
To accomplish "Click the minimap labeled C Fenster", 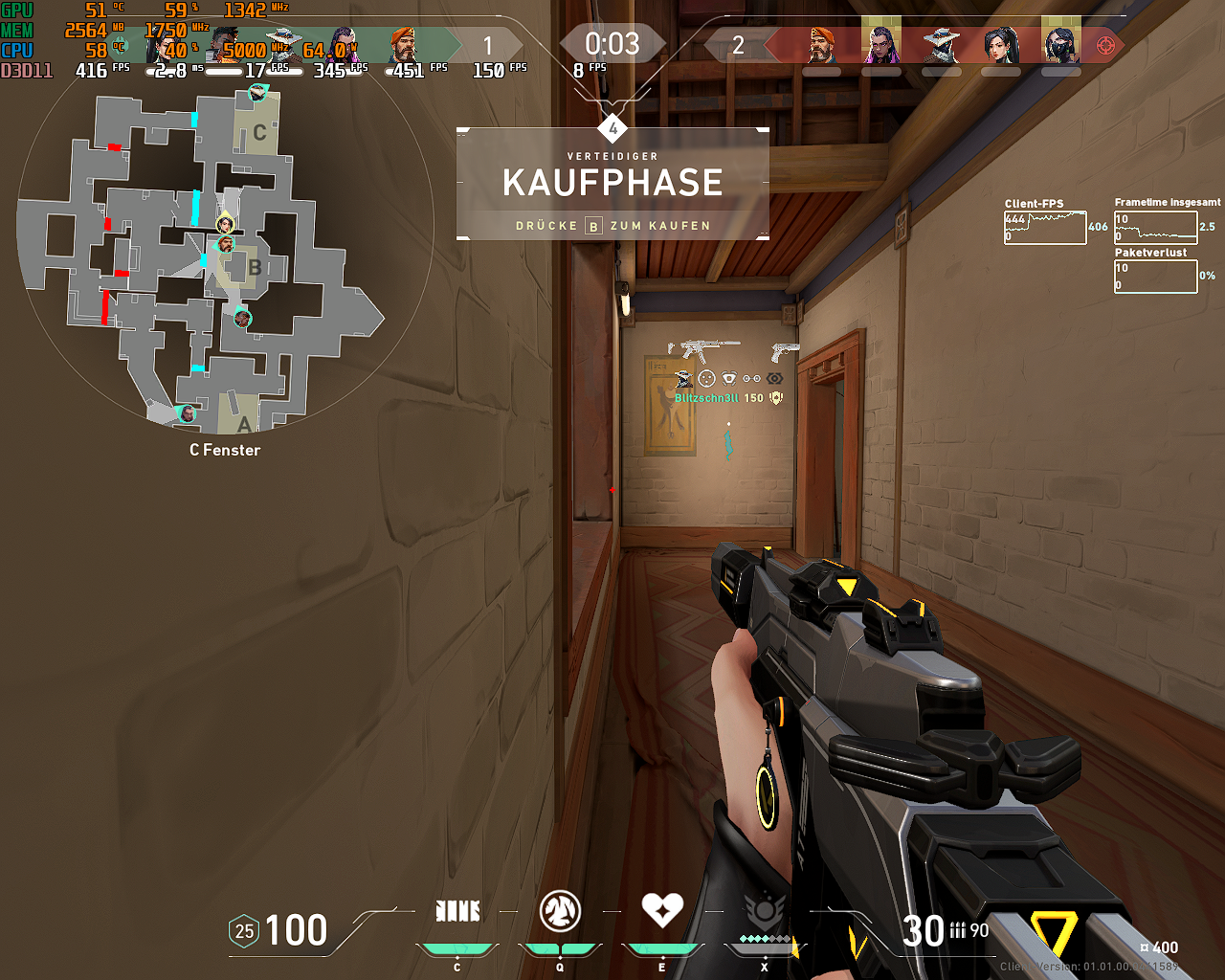I will click(220, 258).
